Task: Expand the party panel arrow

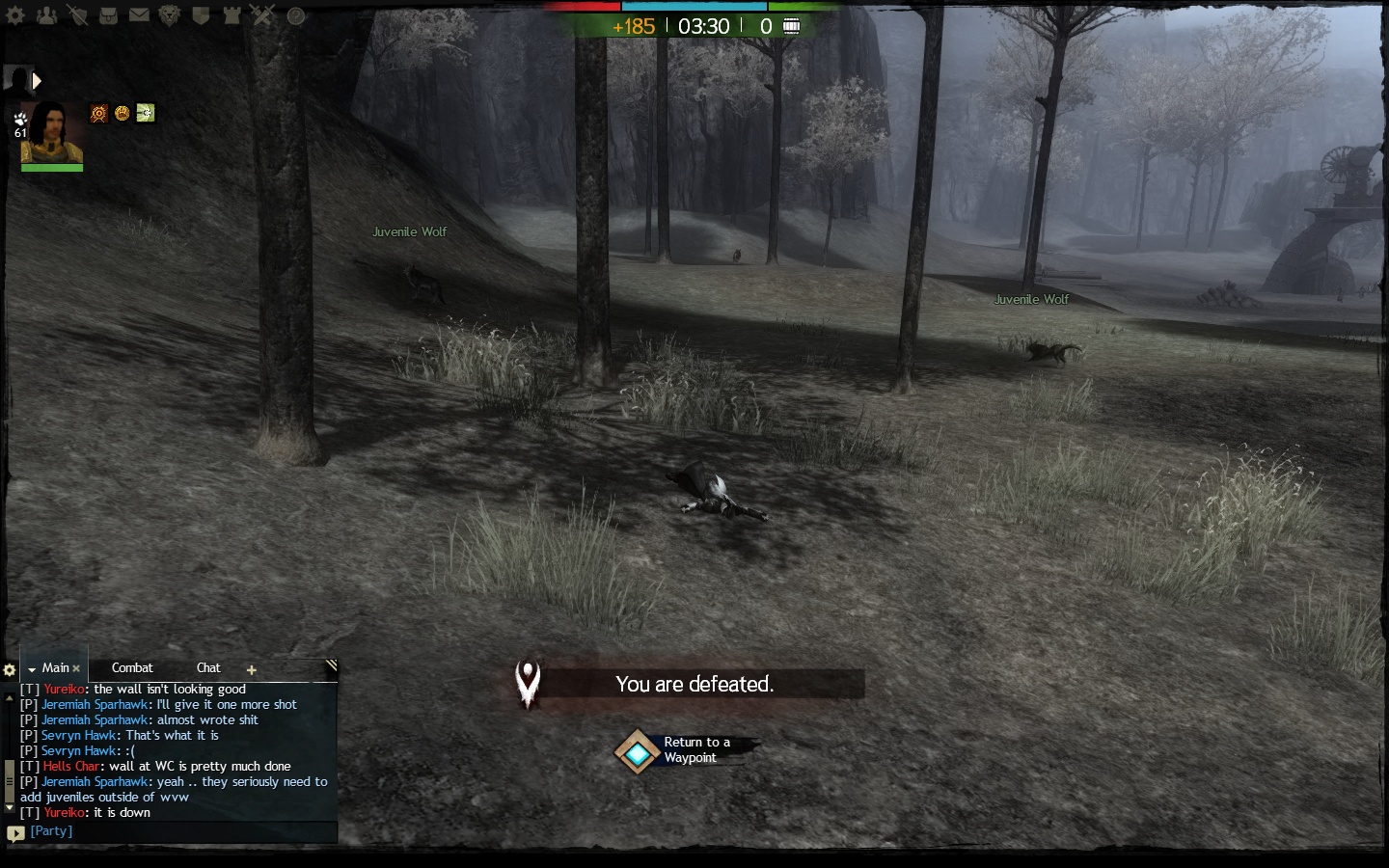Action: click(x=37, y=81)
